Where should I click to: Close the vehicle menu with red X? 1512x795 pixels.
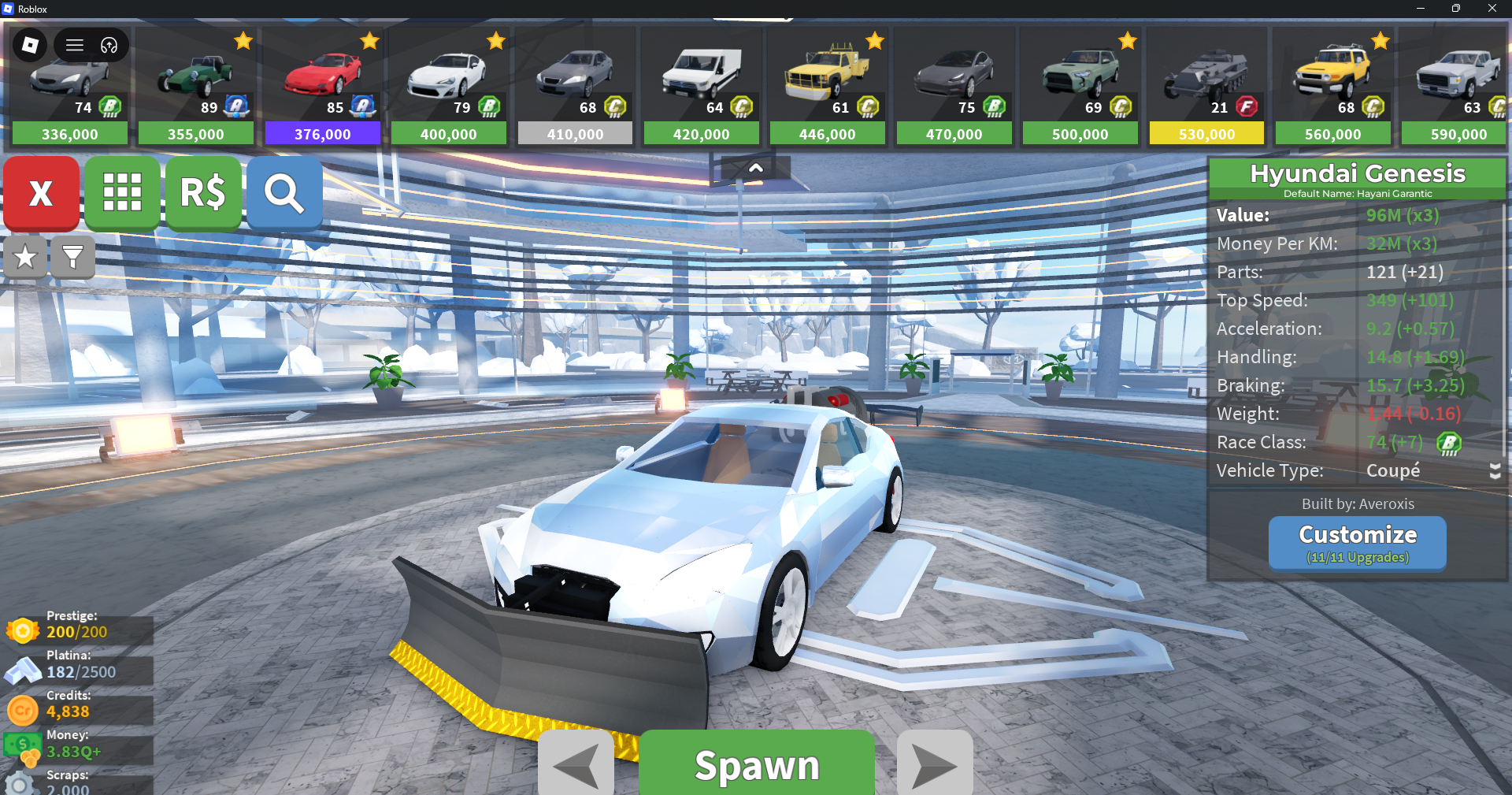pyautogui.click(x=41, y=193)
